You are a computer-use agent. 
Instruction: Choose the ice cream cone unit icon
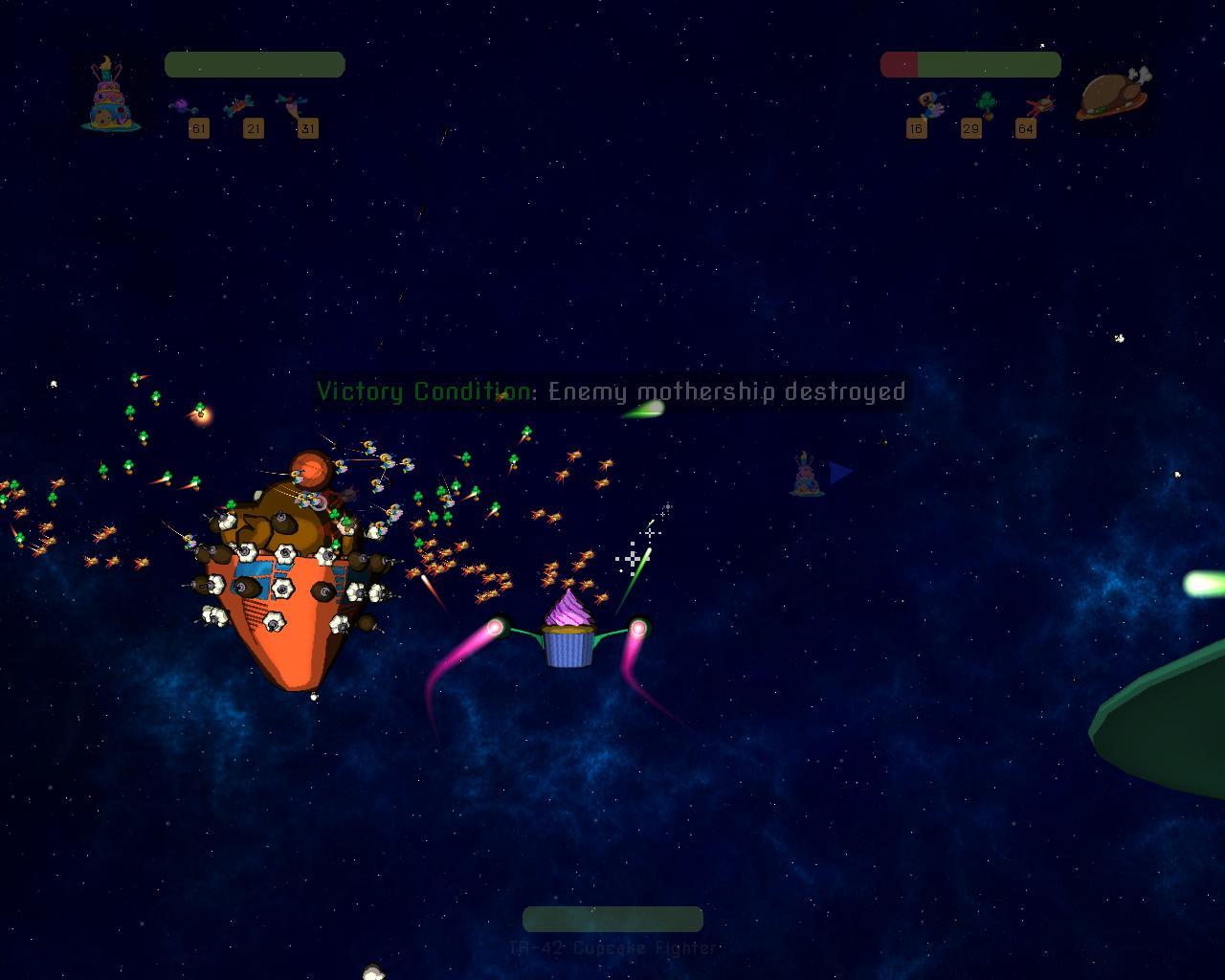click(289, 105)
